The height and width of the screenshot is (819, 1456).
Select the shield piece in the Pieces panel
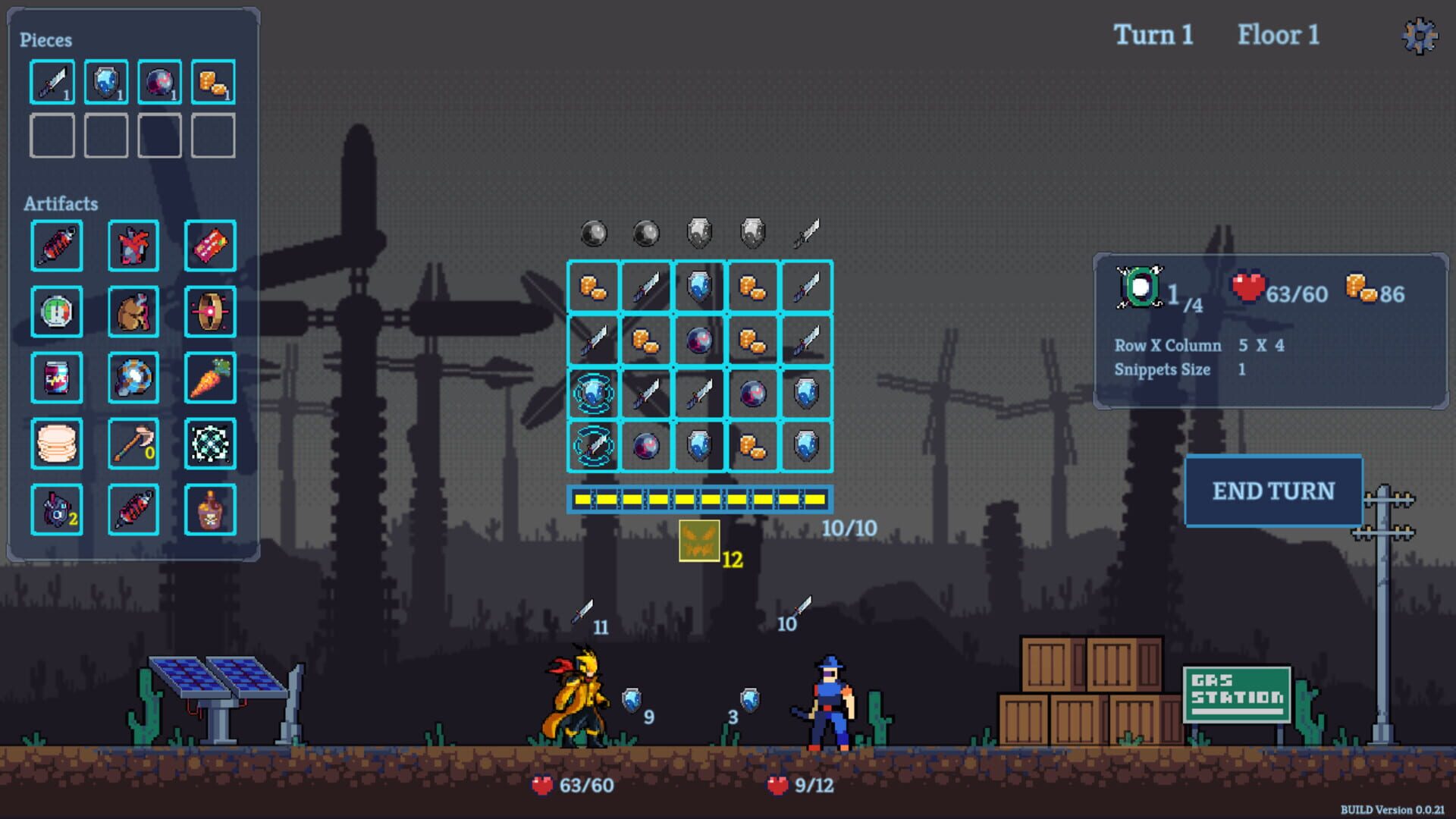pyautogui.click(x=105, y=82)
